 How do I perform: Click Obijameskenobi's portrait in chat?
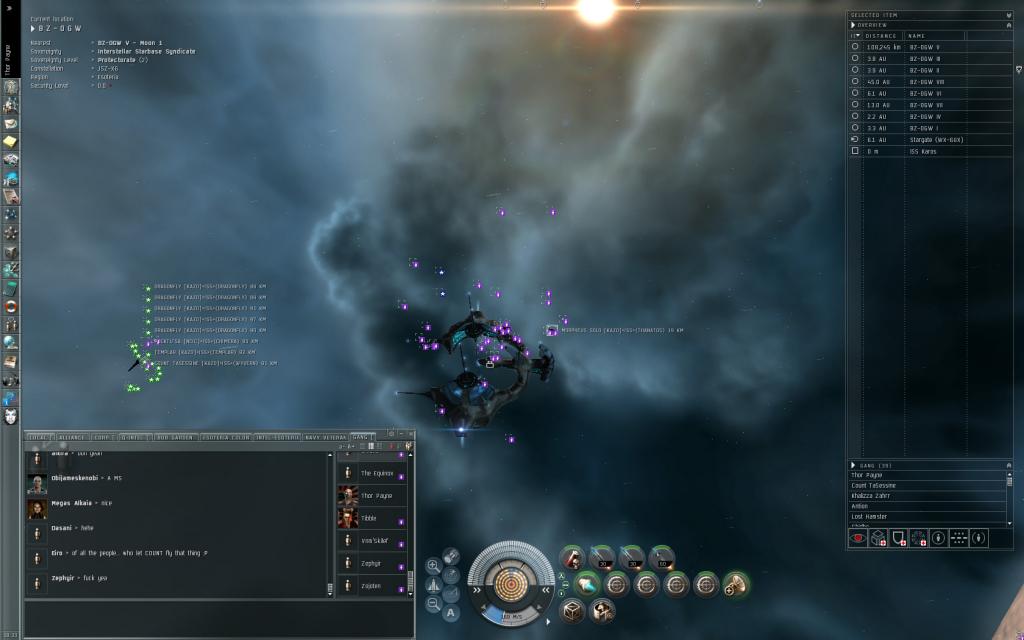[36, 480]
